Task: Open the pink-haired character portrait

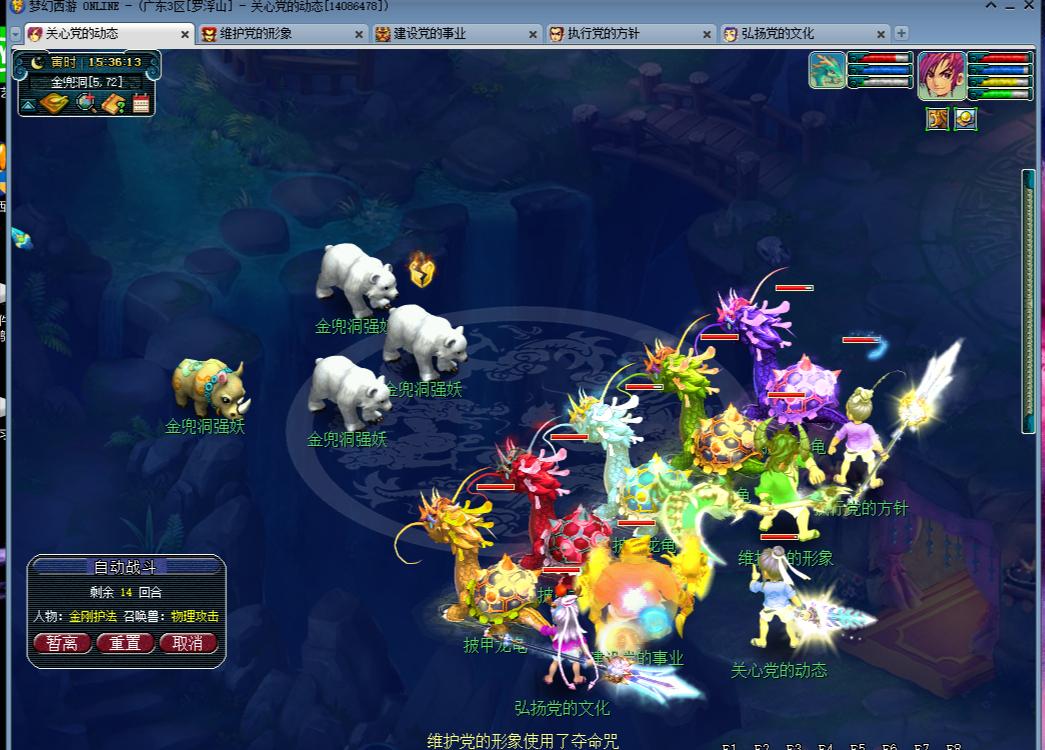Action: pos(941,76)
